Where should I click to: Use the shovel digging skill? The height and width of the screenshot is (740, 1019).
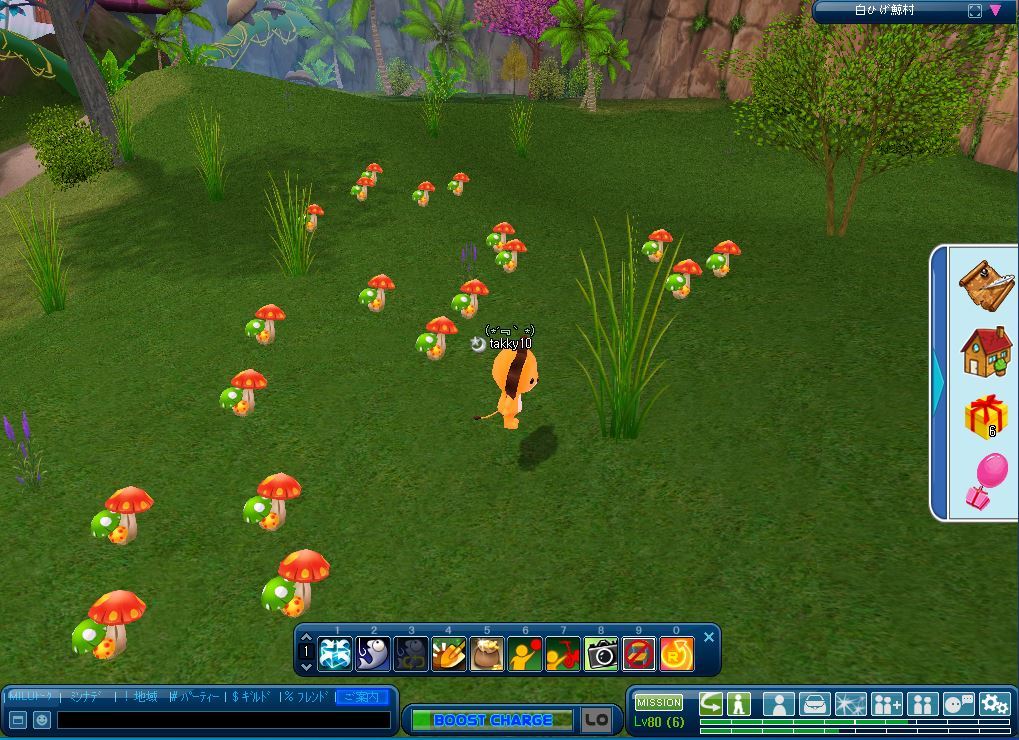pyautogui.click(x=449, y=654)
